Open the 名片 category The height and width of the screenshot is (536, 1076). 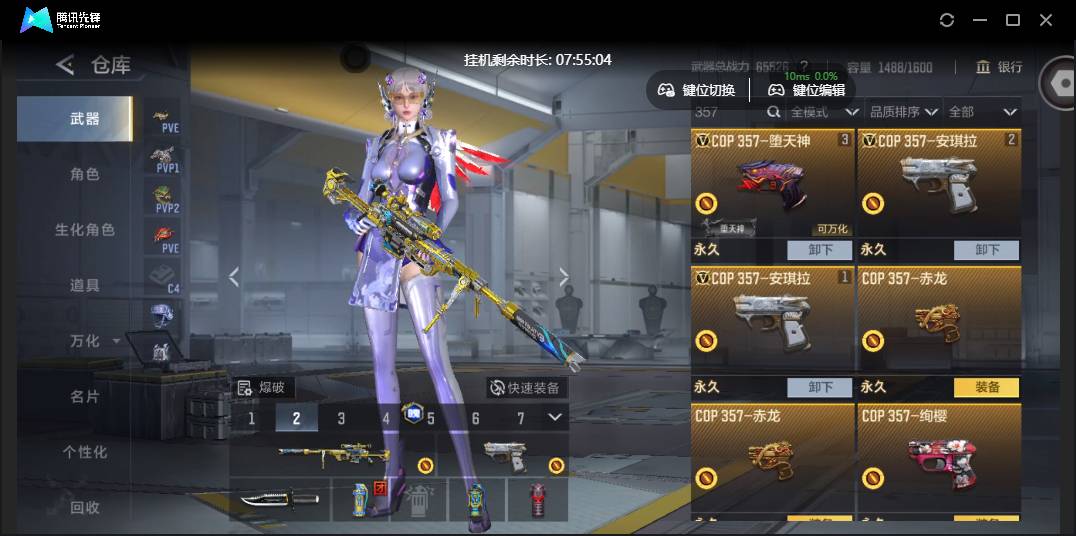[x=85, y=396]
